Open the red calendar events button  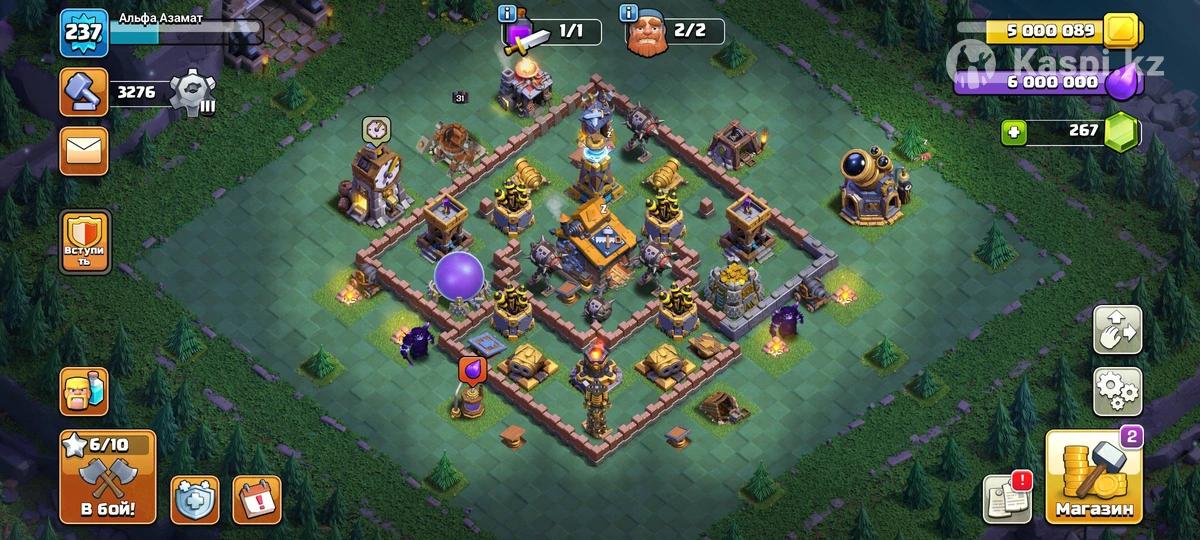click(256, 499)
